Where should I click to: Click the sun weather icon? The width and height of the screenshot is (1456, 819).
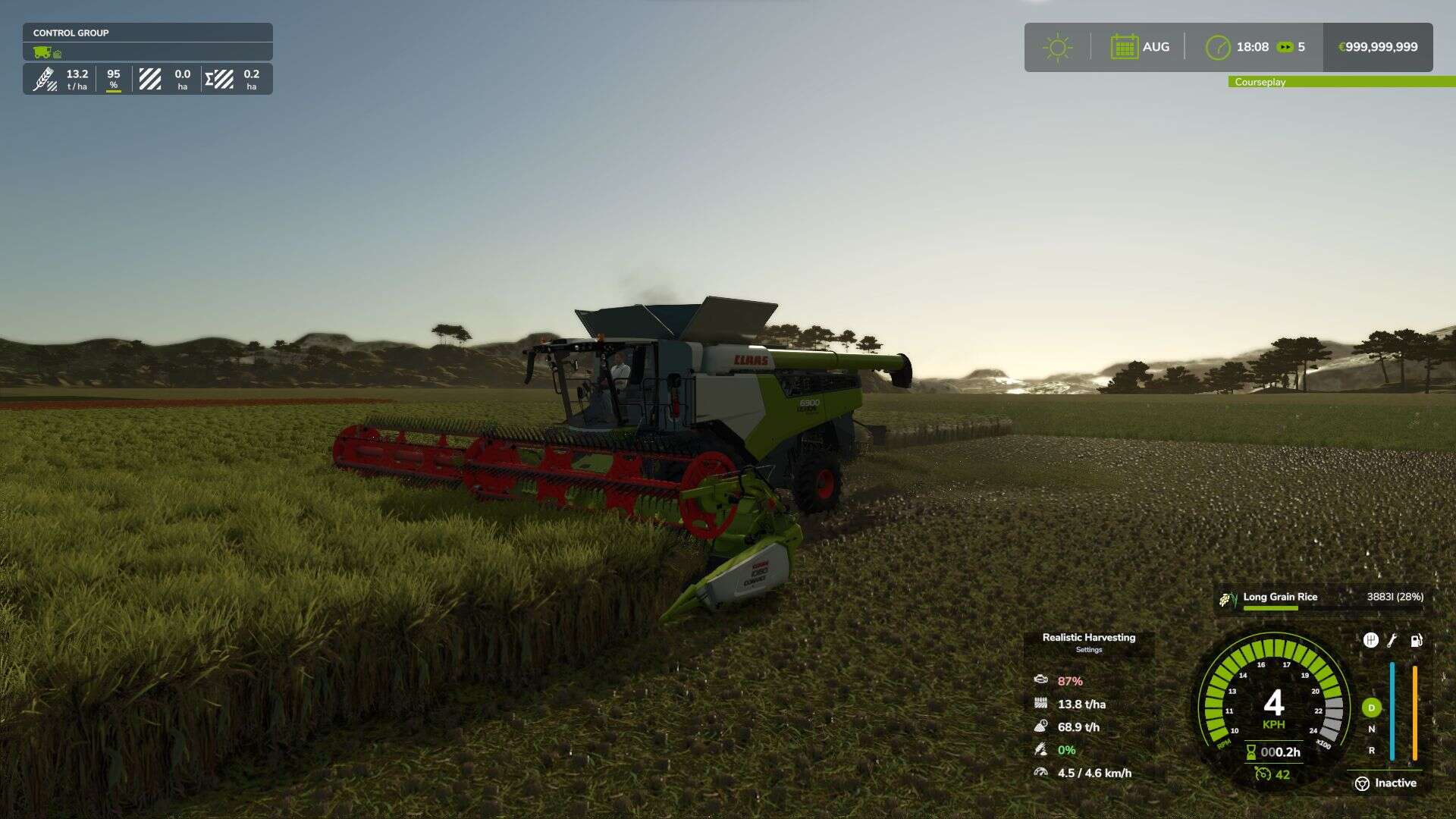pyautogui.click(x=1057, y=47)
